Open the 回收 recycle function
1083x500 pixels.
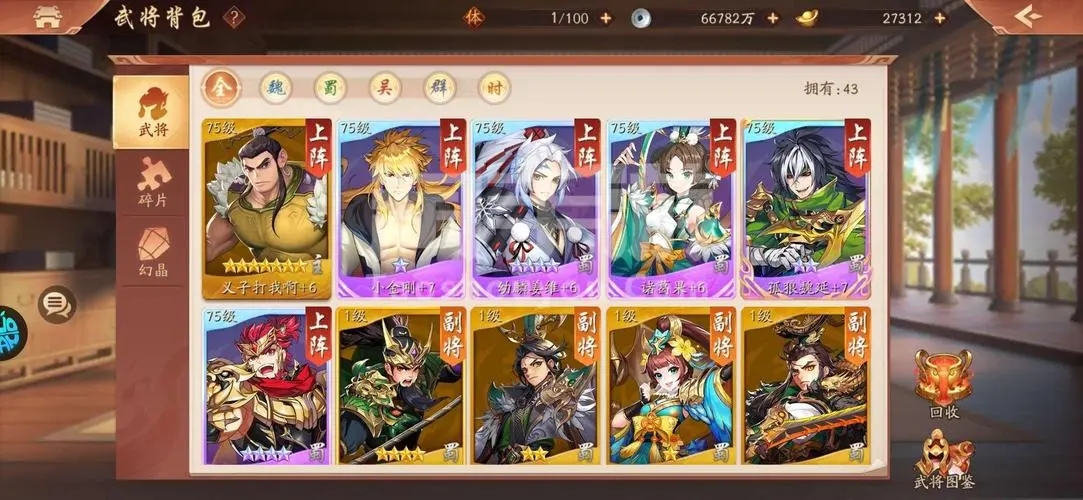click(943, 383)
